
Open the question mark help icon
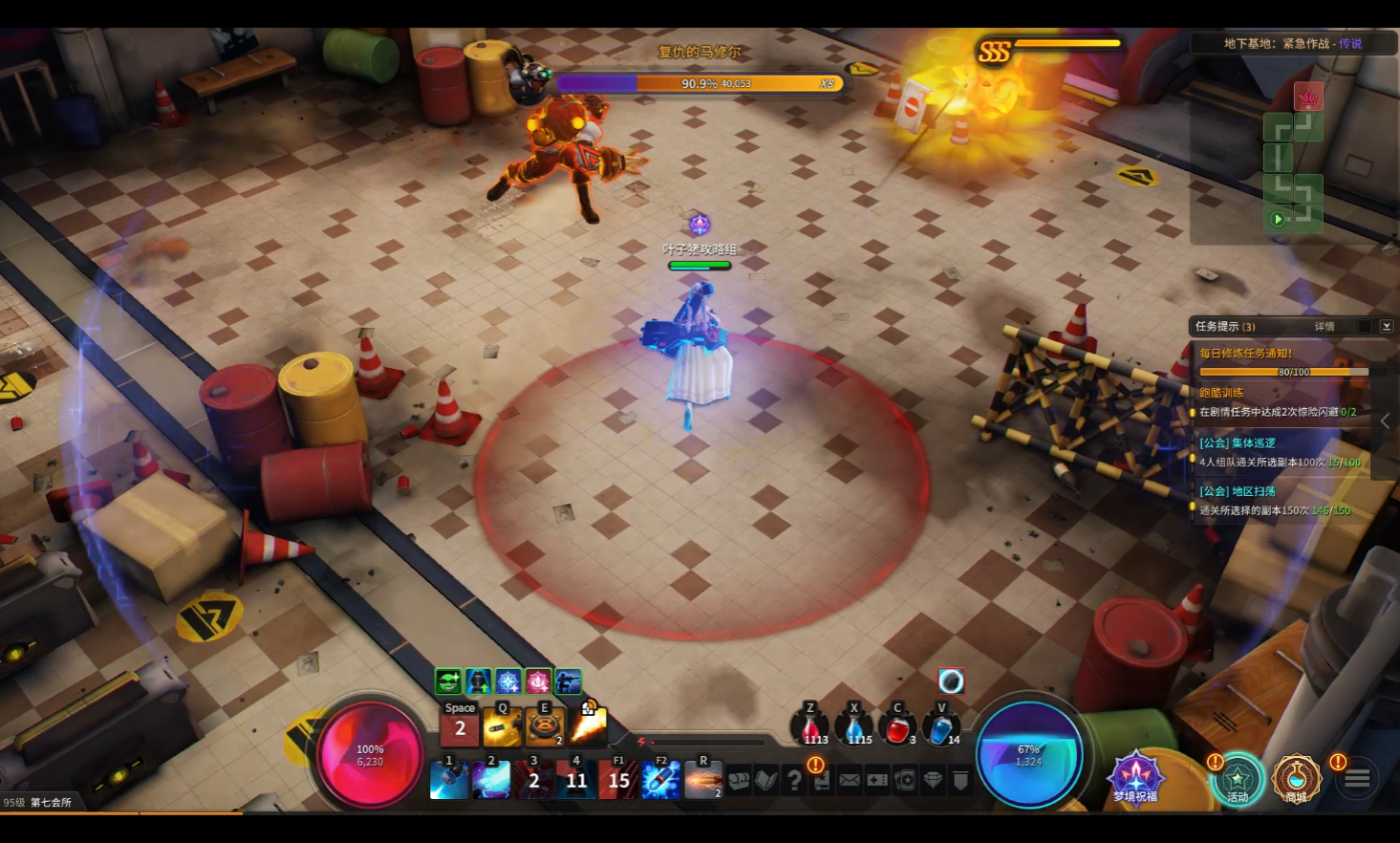point(794,780)
